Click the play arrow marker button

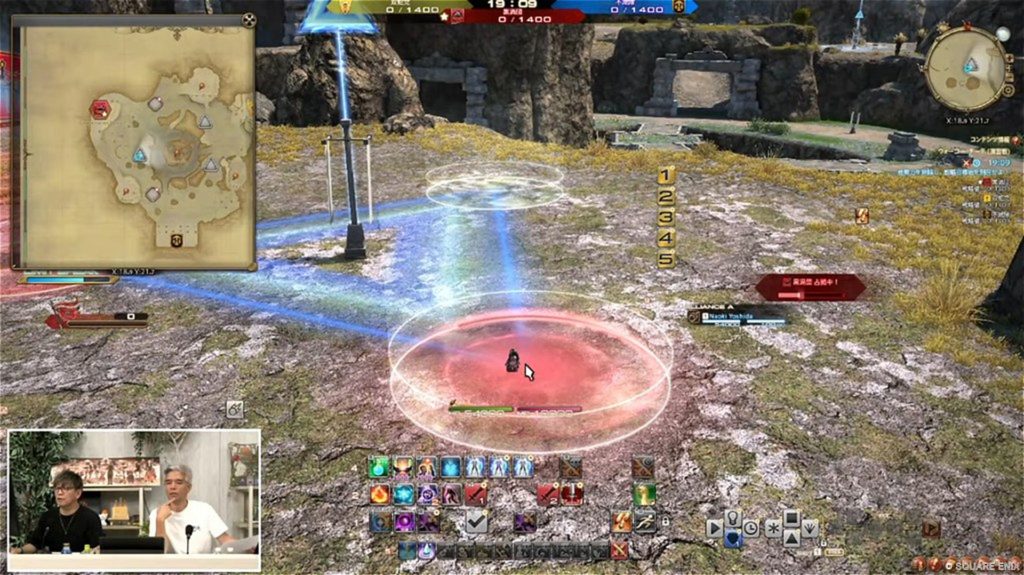[715, 527]
